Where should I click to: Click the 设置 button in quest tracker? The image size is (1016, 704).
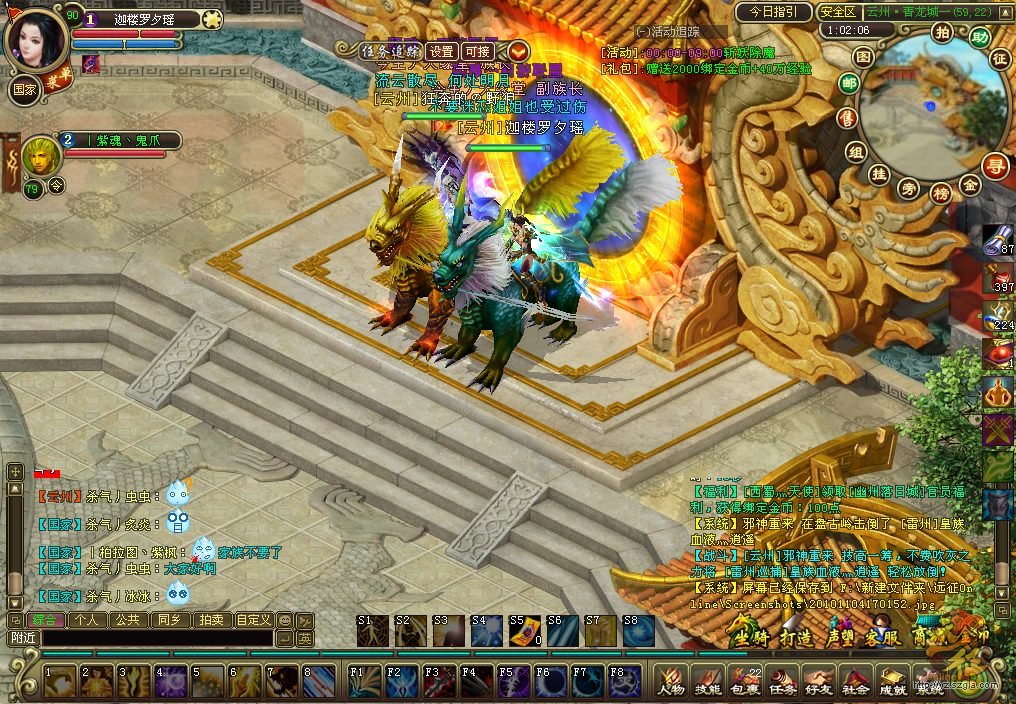[x=442, y=52]
